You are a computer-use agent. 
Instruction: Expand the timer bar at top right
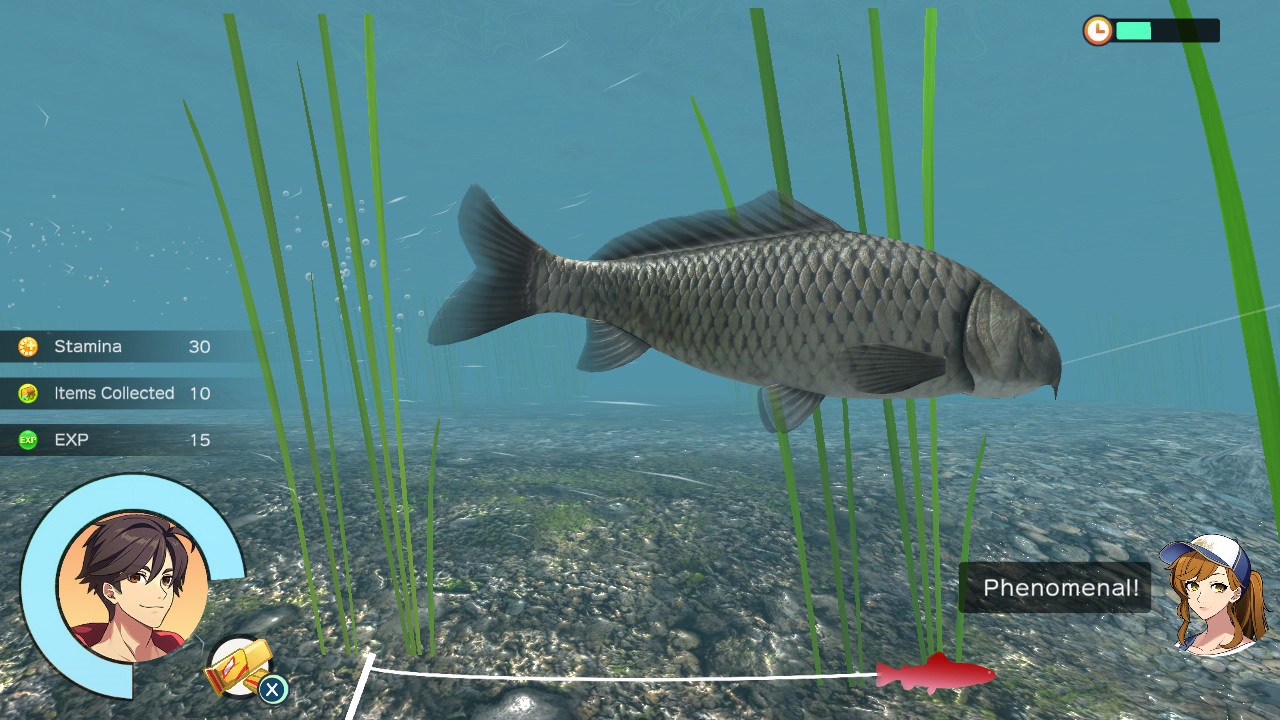click(x=1165, y=31)
